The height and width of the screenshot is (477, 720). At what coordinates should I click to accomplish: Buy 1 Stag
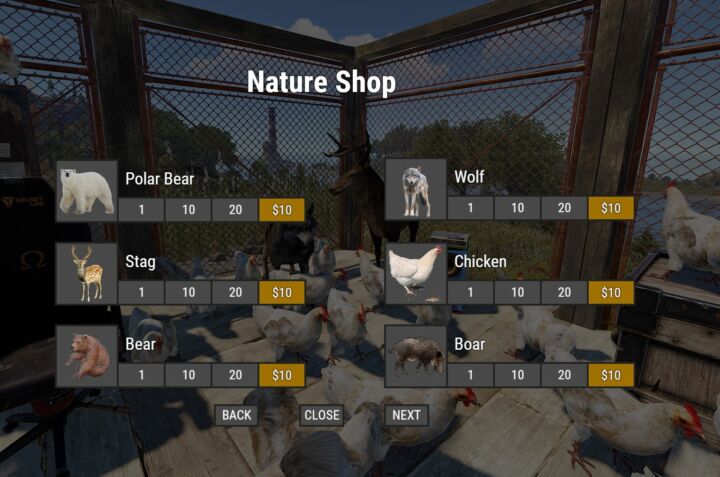click(141, 292)
